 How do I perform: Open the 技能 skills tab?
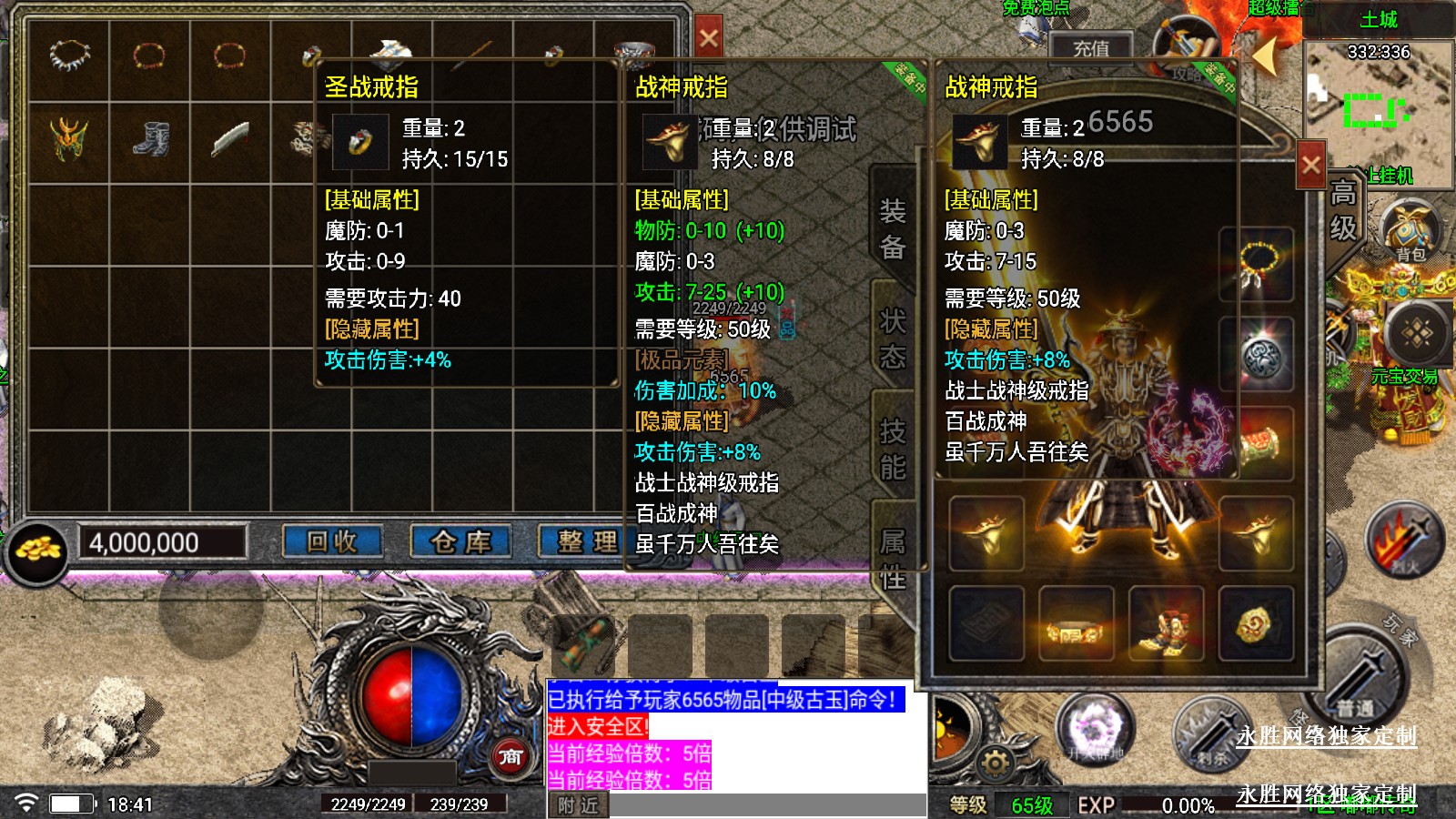pos(892,449)
